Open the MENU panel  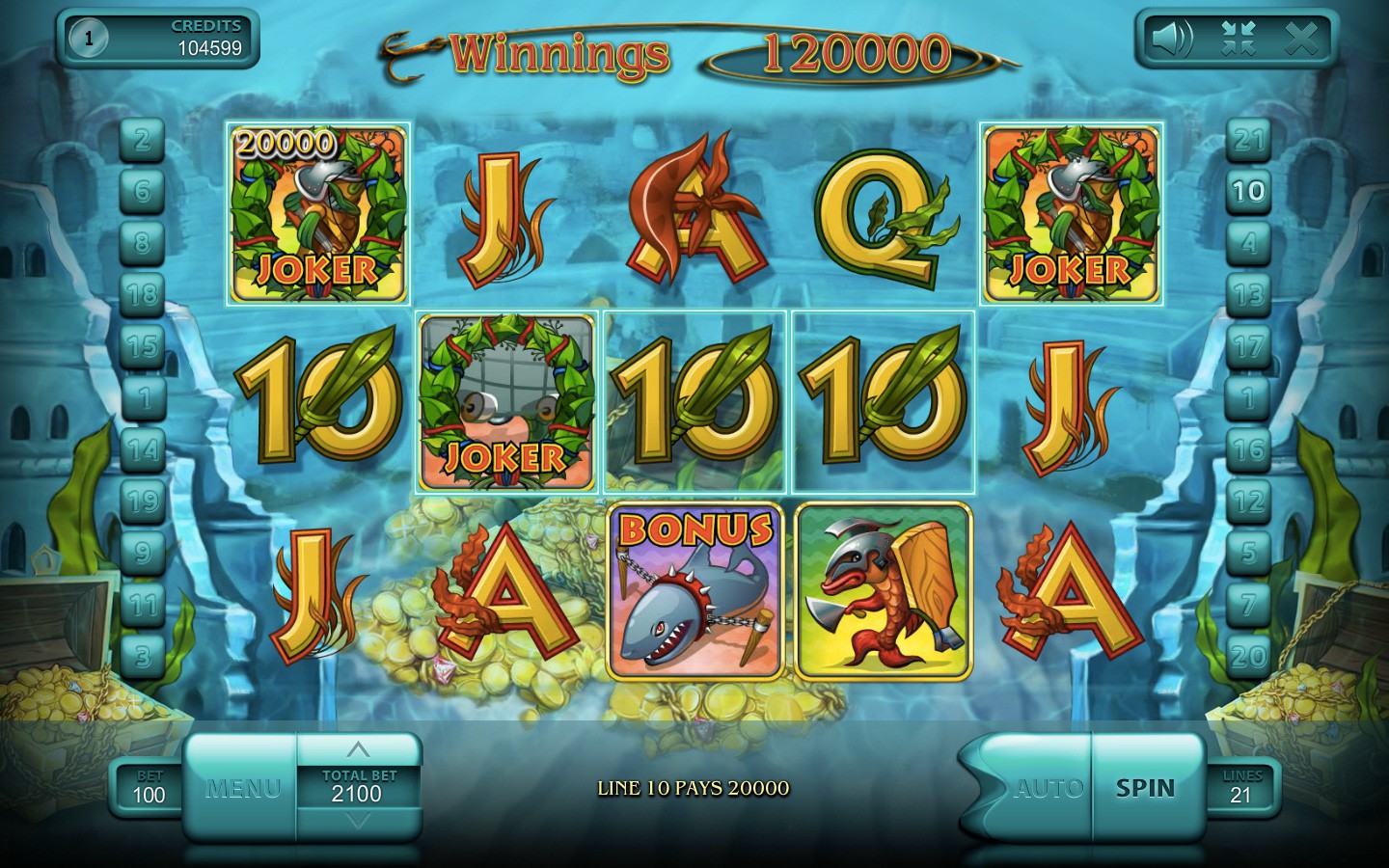[x=242, y=788]
